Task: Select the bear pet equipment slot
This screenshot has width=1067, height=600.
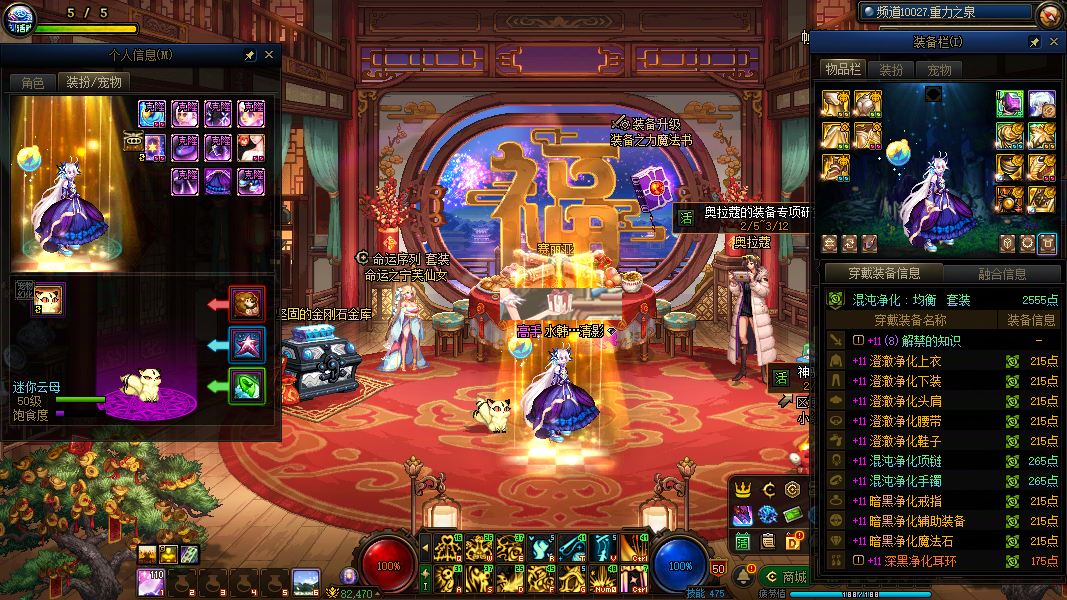Action: (246, 303)
